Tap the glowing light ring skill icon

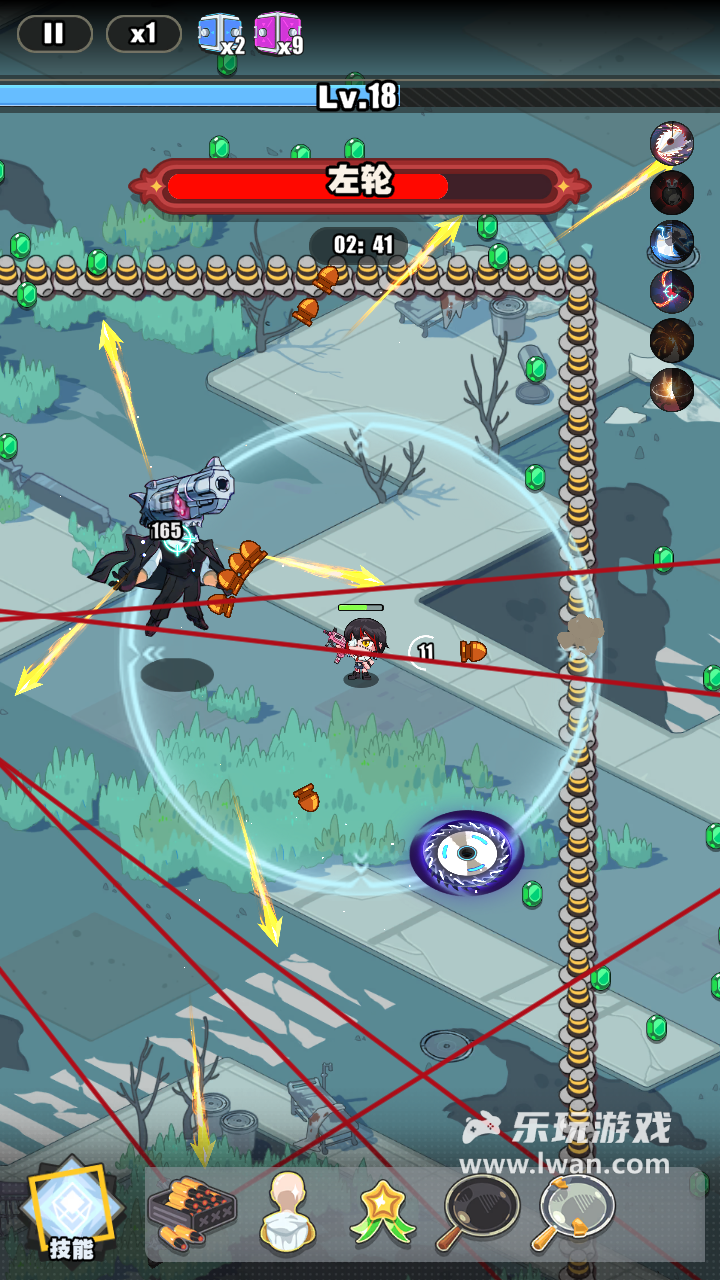tap(672, 390)
